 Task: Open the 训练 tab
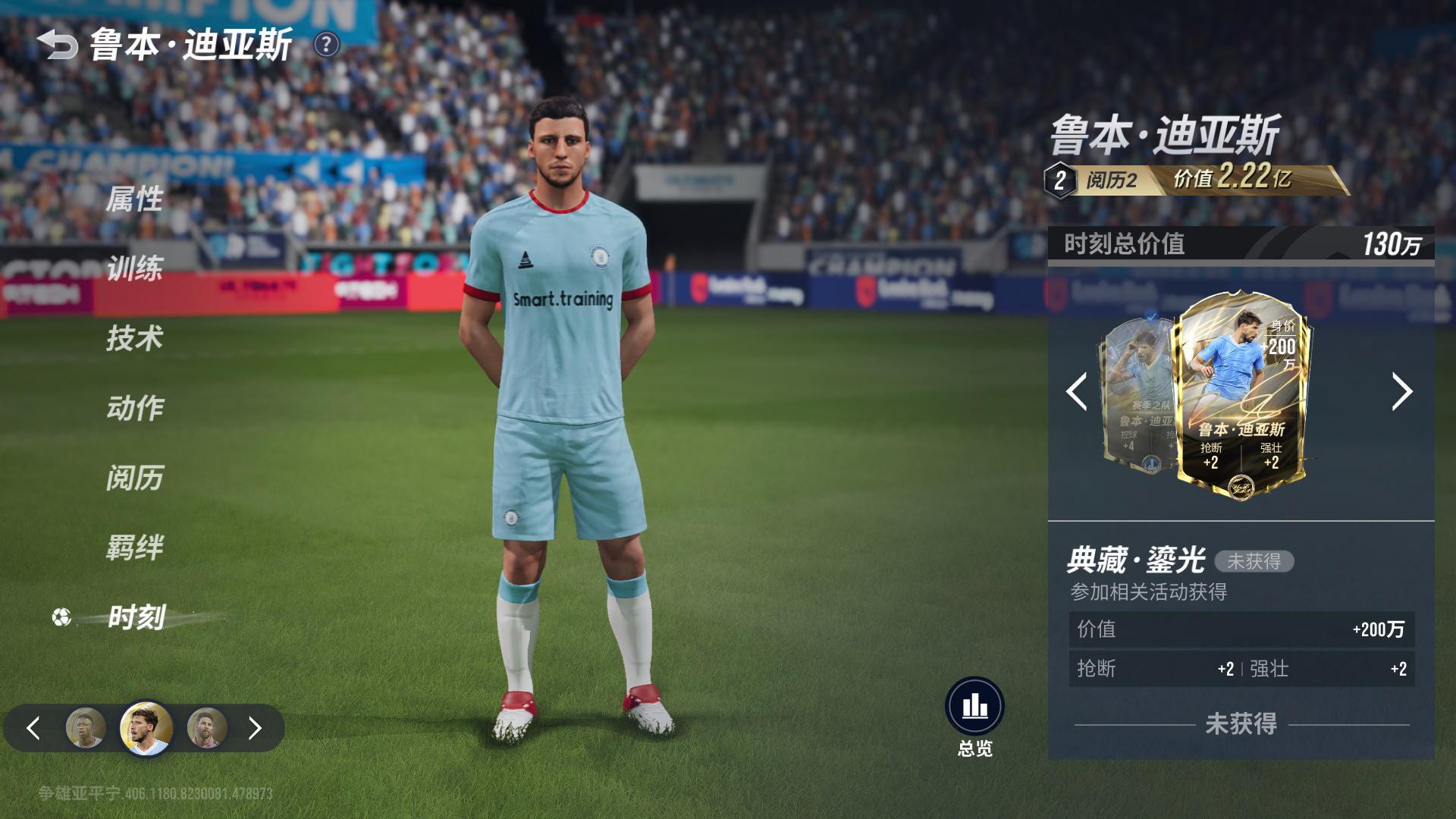tap(134, 268)
